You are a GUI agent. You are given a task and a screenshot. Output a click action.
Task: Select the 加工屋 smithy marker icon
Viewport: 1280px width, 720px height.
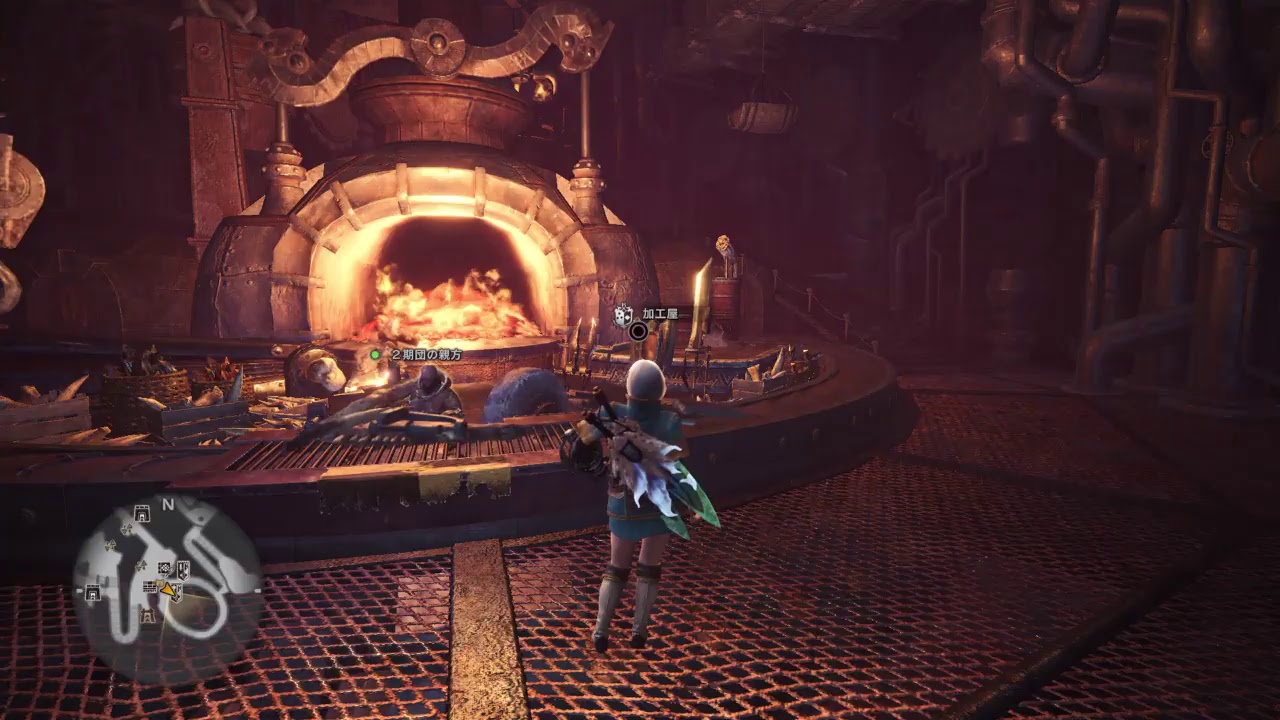(x=623, y=316)
